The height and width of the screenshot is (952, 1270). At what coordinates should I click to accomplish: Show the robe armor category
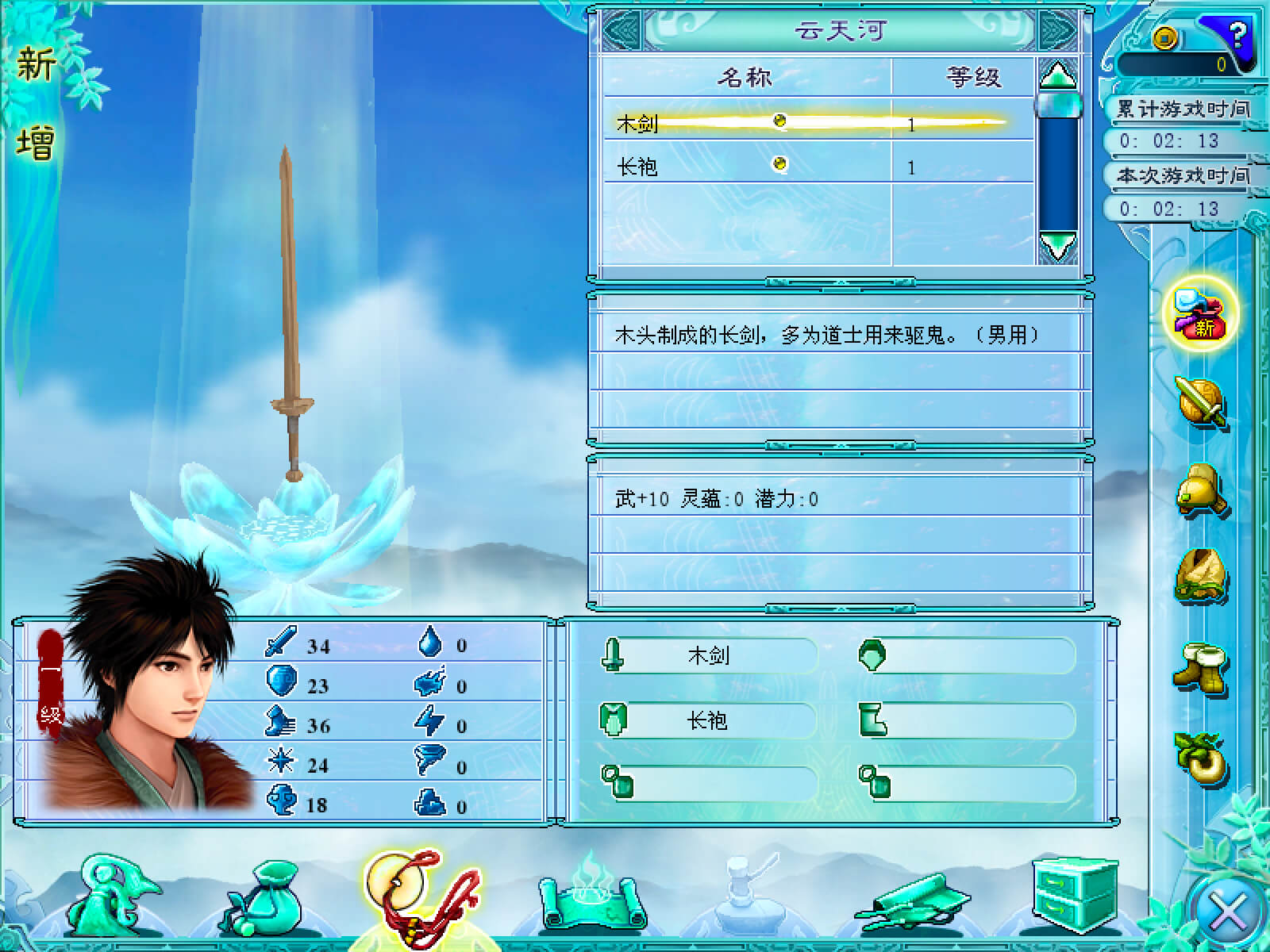(1201, 578)
